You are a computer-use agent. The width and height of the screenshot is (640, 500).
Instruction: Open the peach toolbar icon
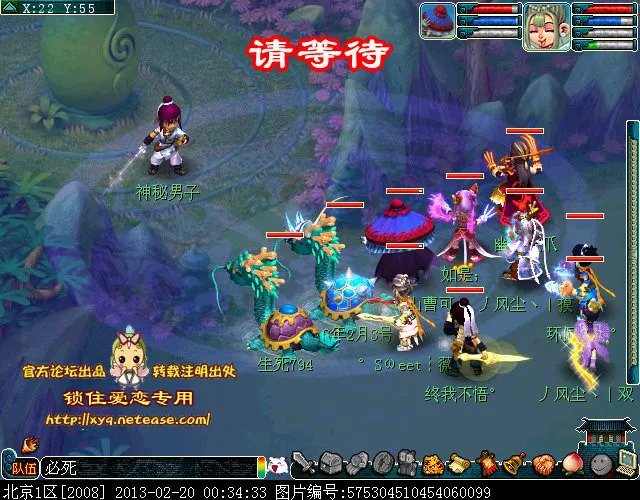571,464
